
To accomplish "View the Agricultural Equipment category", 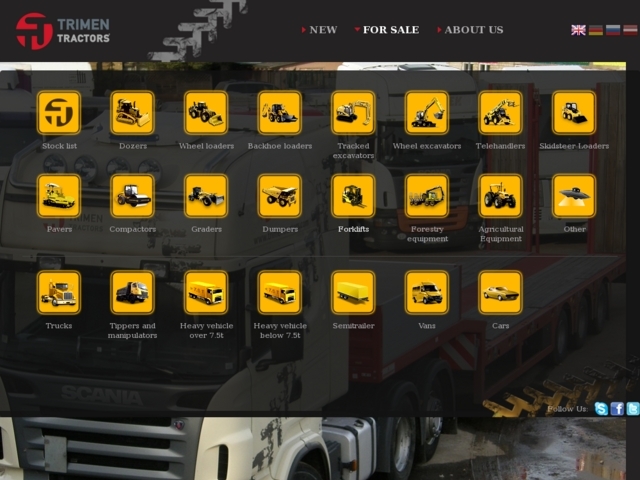I will [500, 196].
